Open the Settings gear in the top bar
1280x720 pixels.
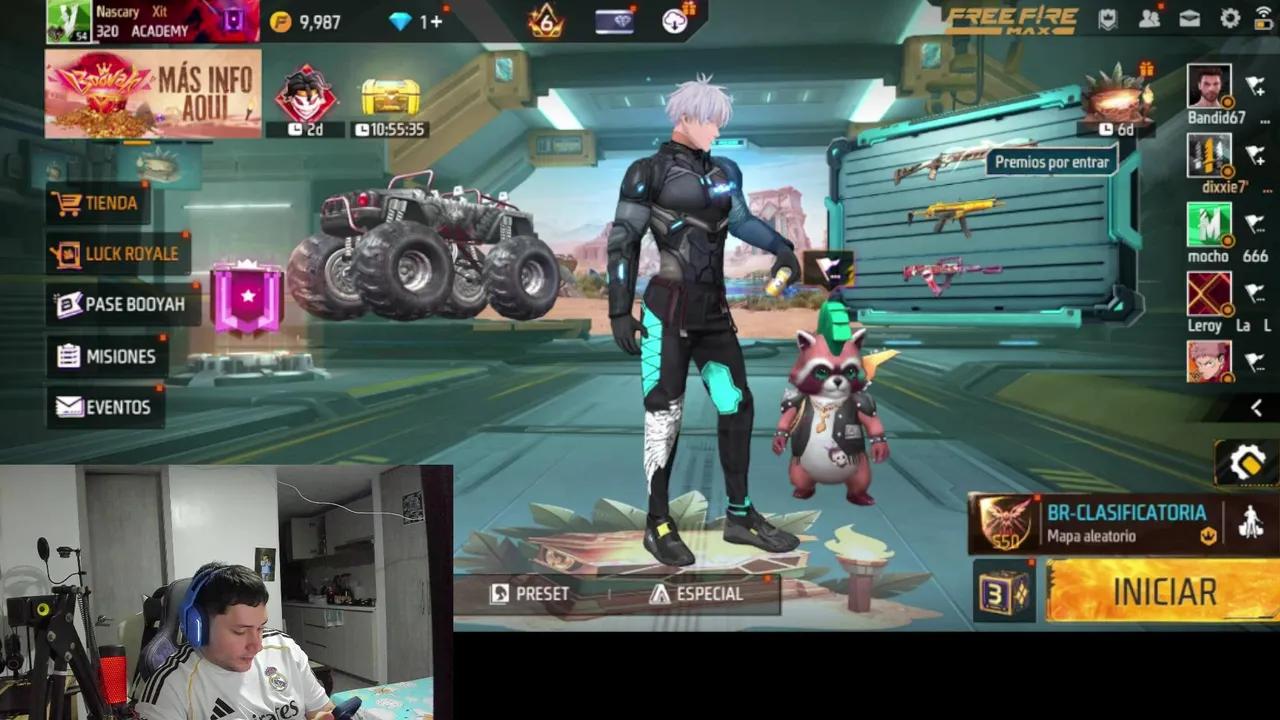pos(1230,18)
